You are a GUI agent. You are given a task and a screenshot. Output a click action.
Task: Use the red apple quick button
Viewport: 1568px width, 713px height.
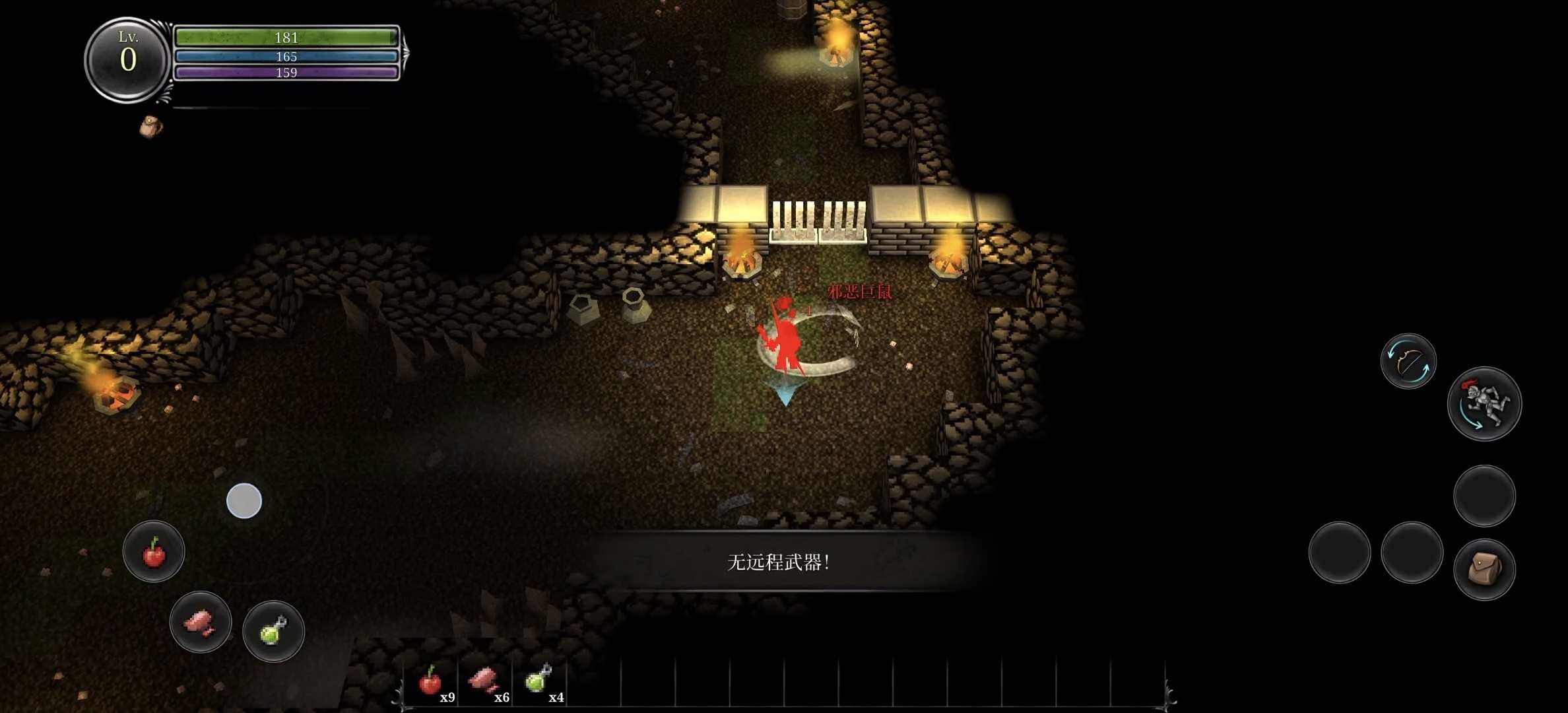point(154,551)
